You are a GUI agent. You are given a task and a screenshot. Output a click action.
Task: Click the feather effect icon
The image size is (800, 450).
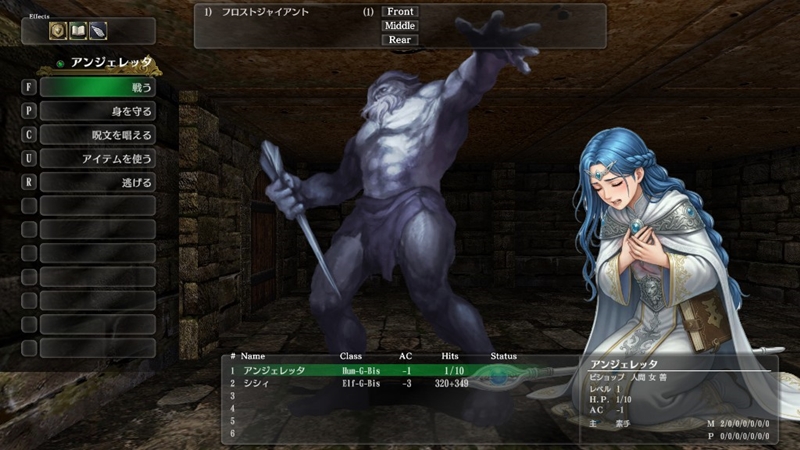(98, 31)
